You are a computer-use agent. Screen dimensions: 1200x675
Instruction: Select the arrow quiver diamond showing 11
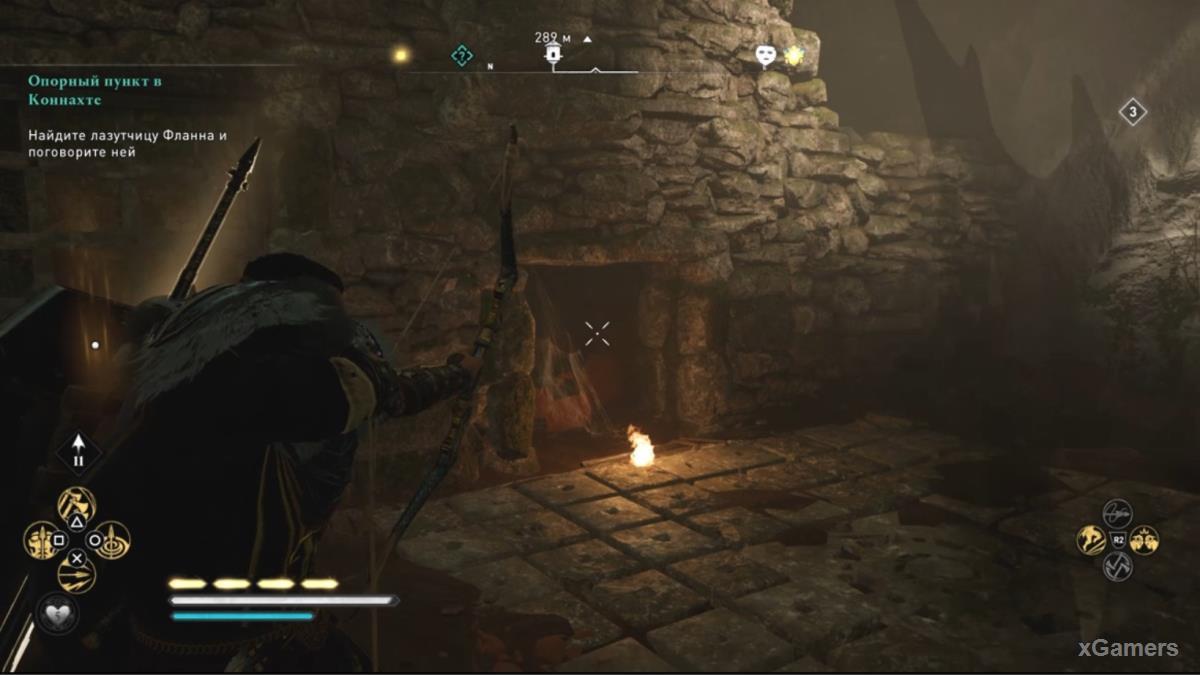(78, 452)
